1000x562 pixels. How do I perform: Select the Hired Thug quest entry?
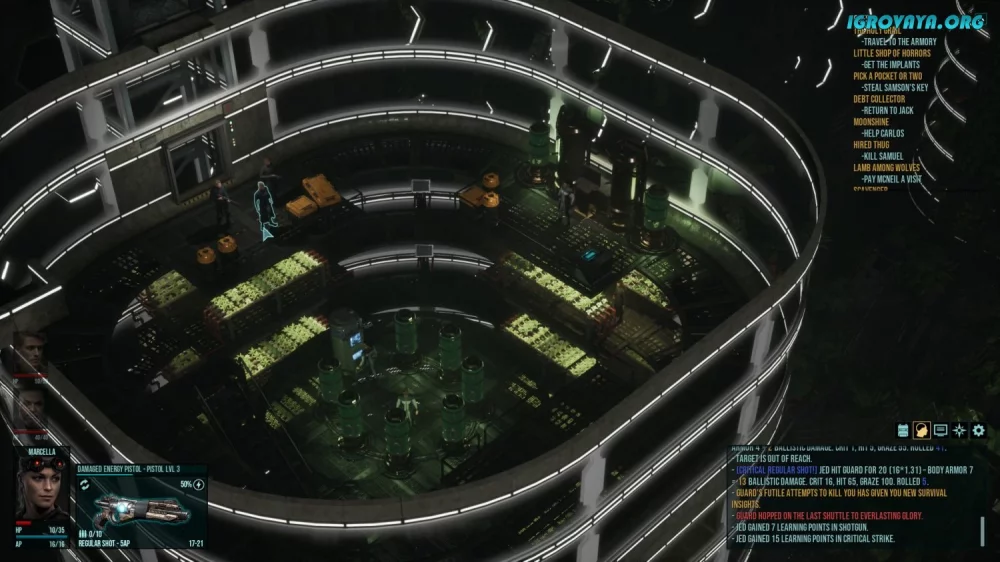873,145
